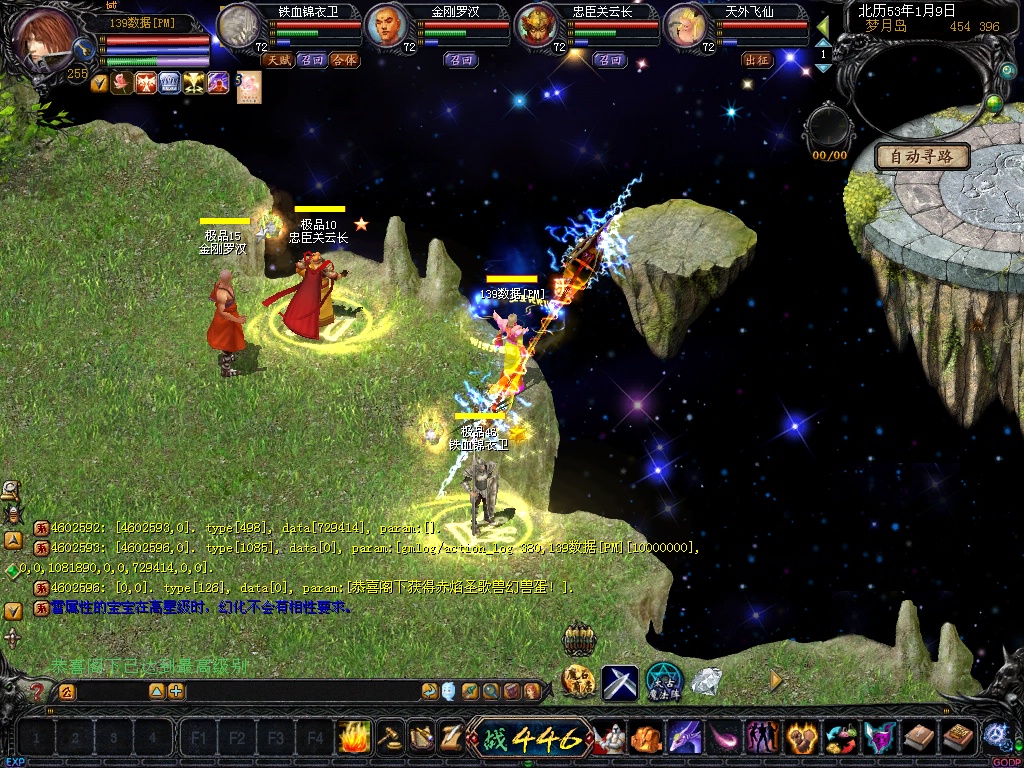Collapse pet panel with the green left arrow
Viewport: 1024px width, 768px height.
coord(823,24)
